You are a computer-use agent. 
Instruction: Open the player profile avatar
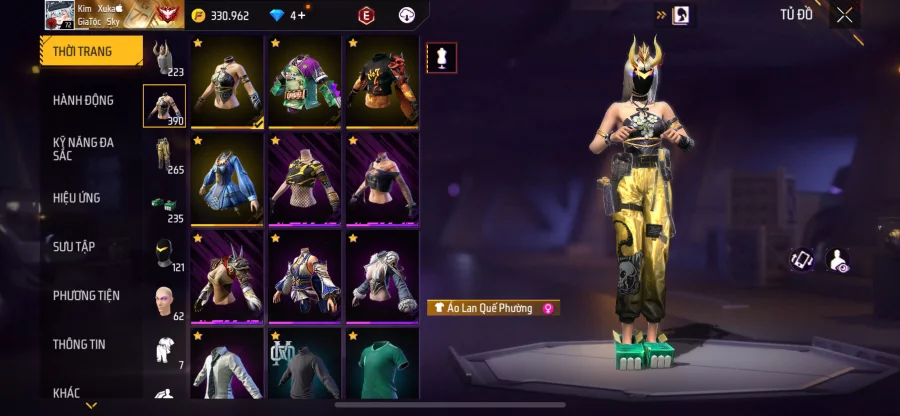click(57, 14)
